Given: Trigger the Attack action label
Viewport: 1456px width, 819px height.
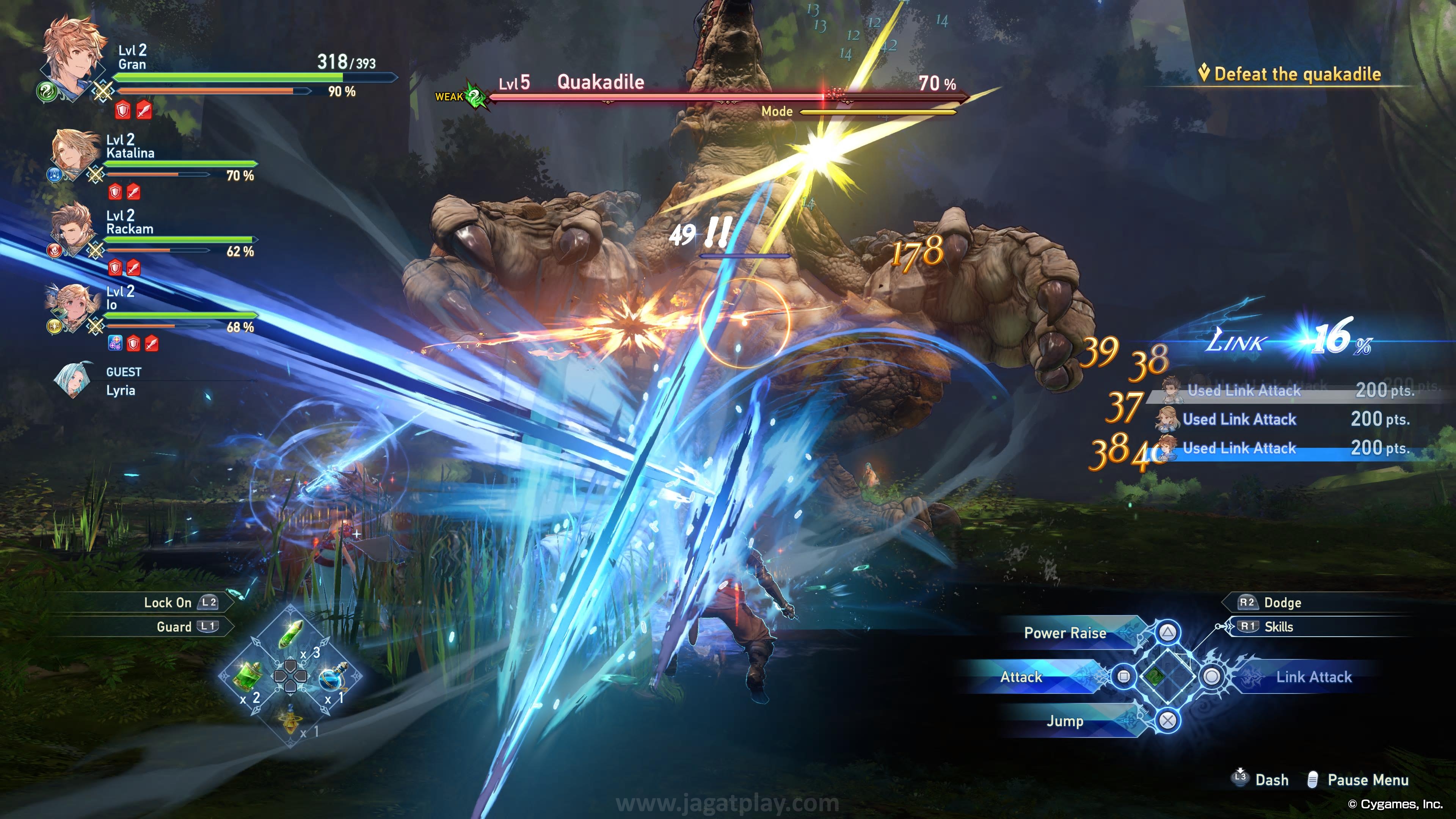Looking at the screenshot, I should 1021,677.
